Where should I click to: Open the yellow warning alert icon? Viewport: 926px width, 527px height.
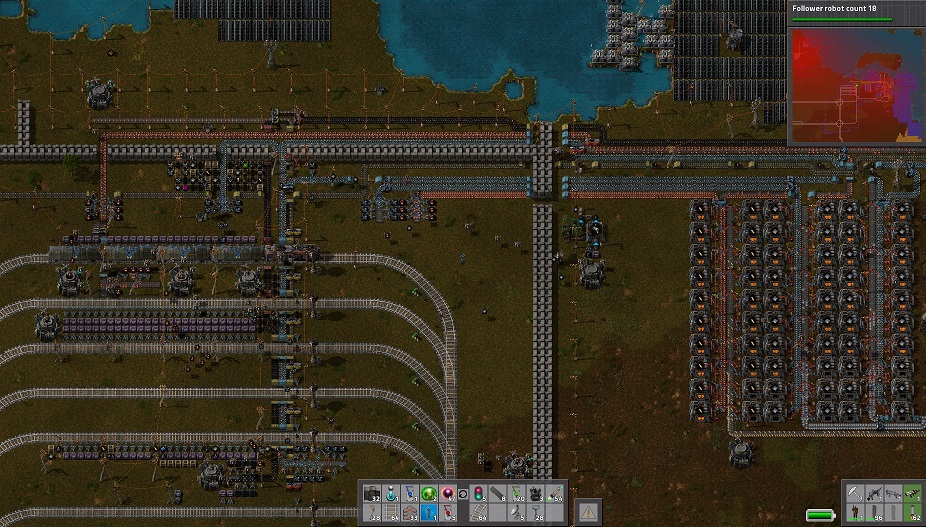pos(589,512)
